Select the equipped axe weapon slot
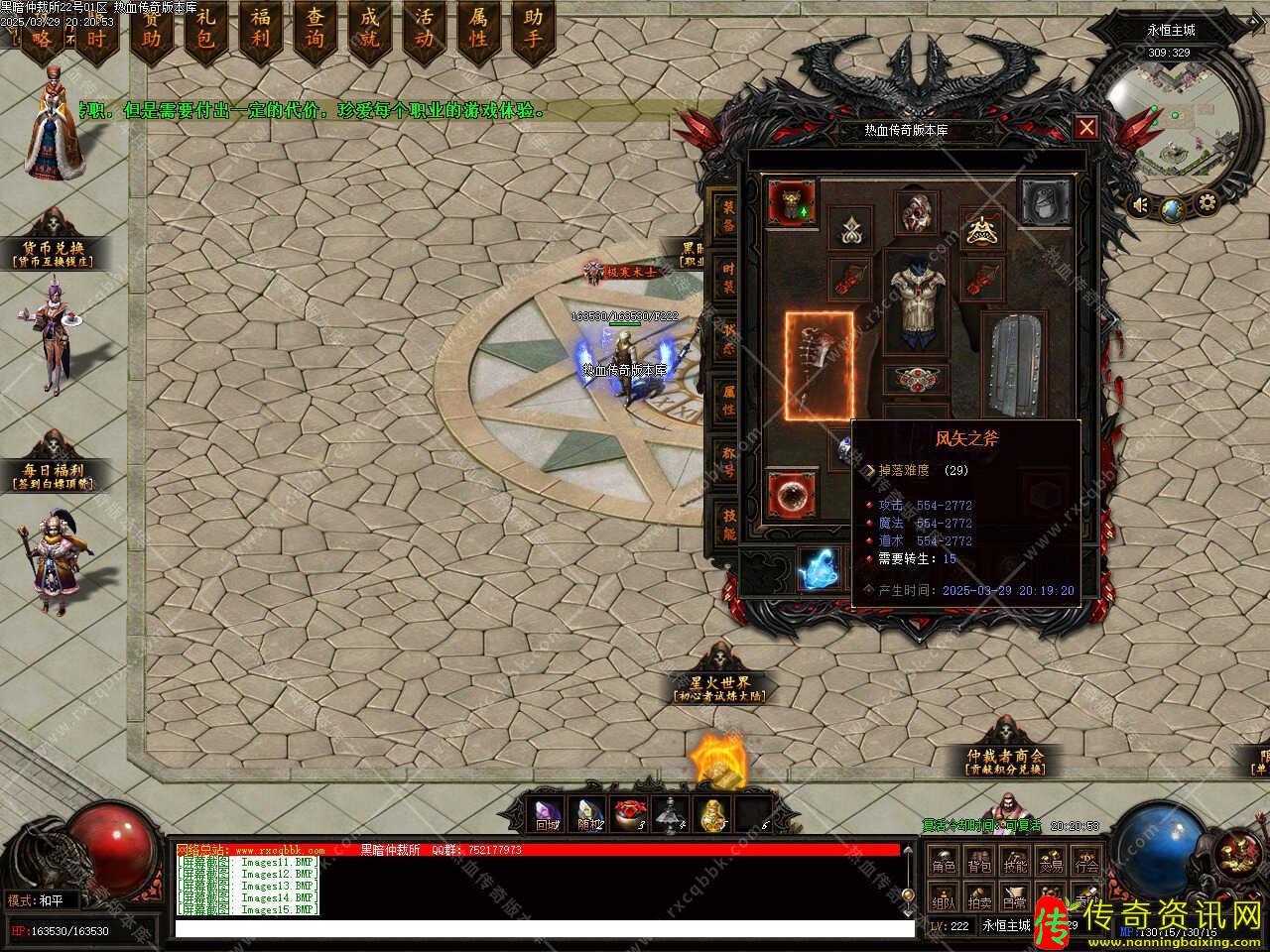 point(820,365)
